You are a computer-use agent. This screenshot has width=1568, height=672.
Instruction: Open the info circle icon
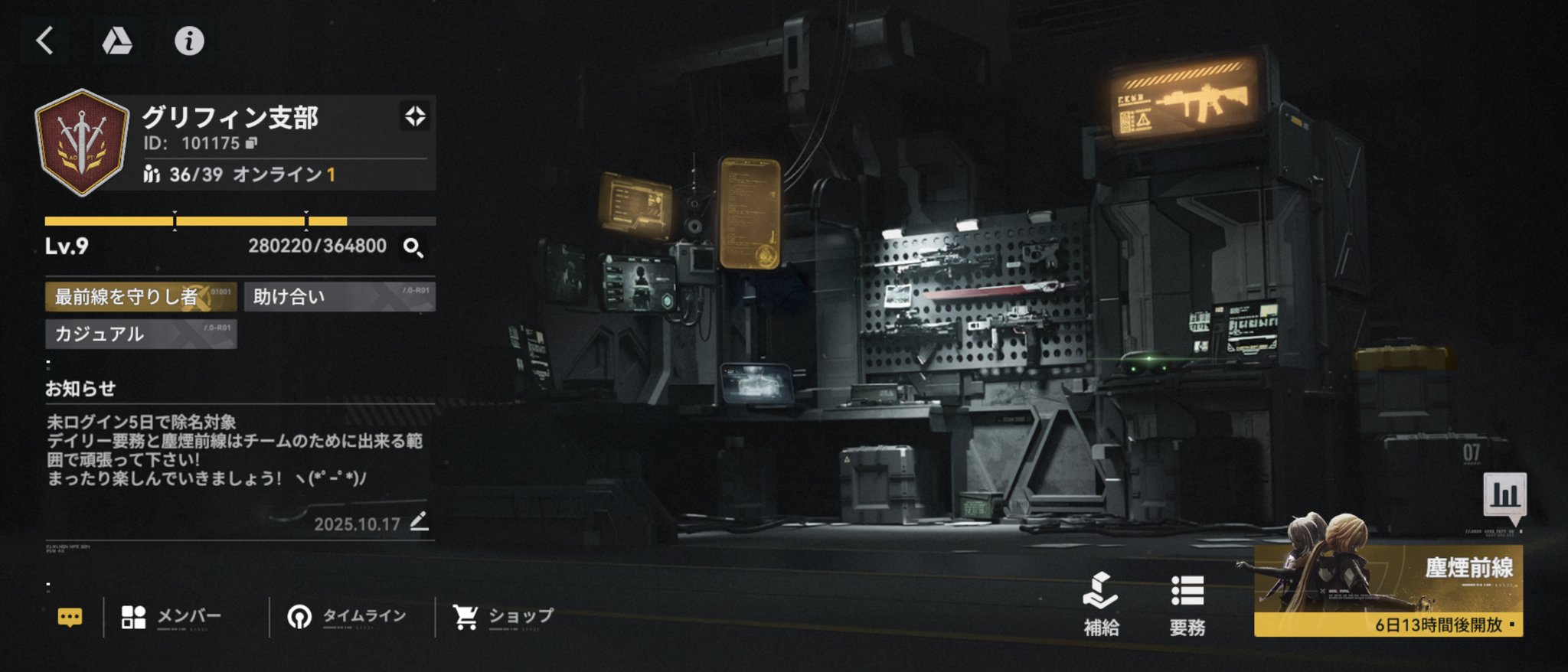(189, 41)
